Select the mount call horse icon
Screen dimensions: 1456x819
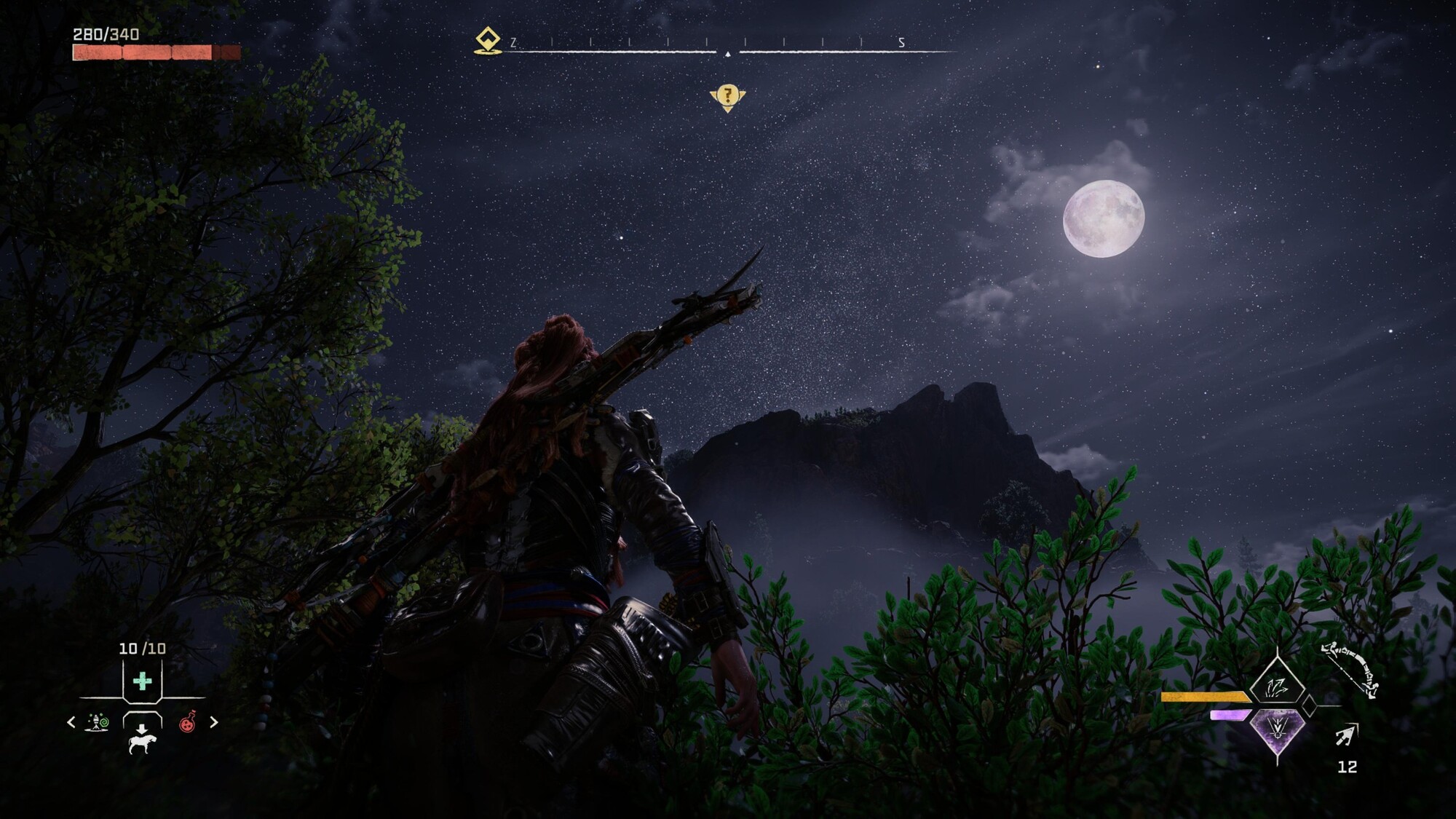143,740
